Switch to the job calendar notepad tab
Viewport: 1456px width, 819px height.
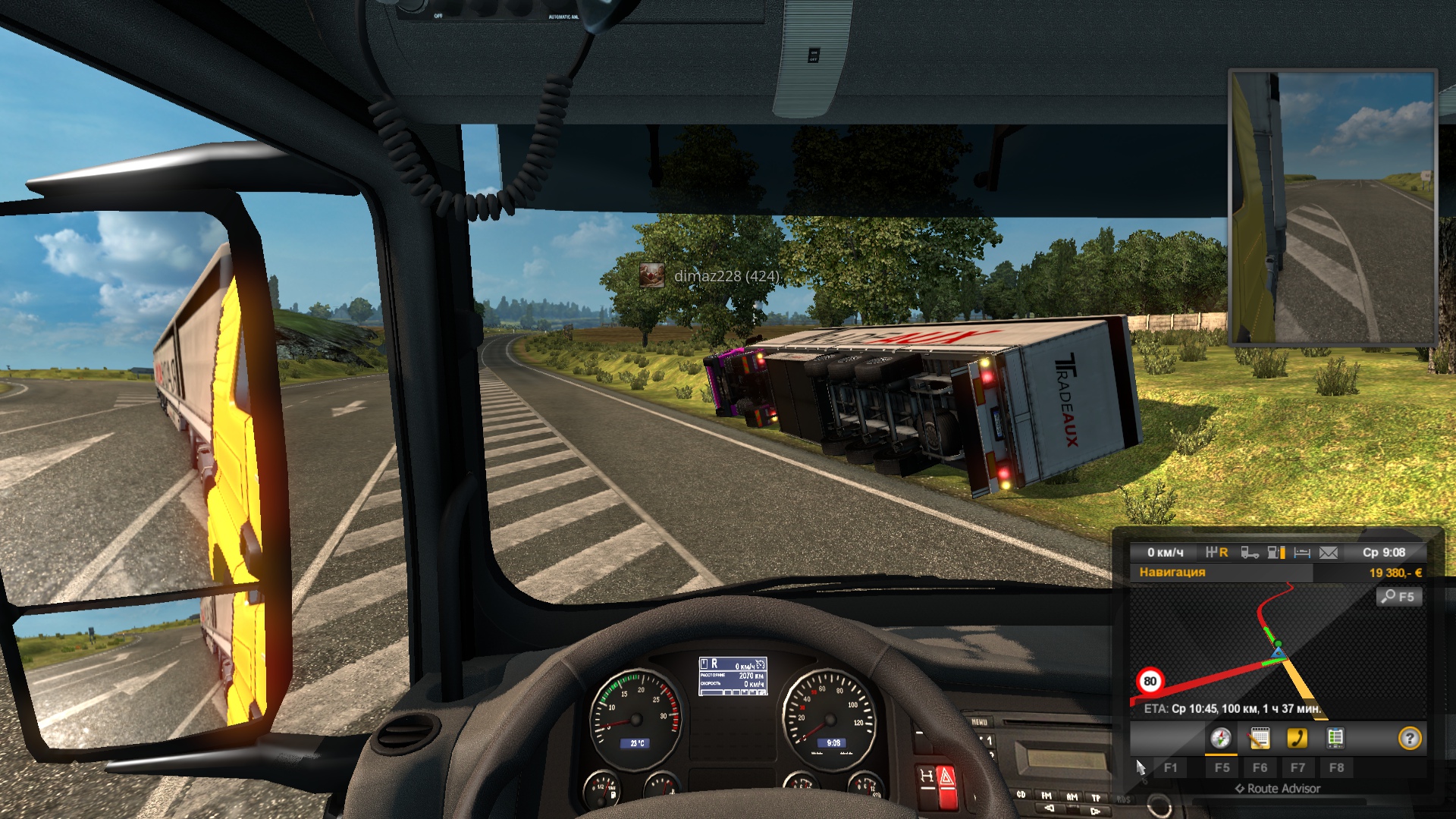pos(1260,738)
